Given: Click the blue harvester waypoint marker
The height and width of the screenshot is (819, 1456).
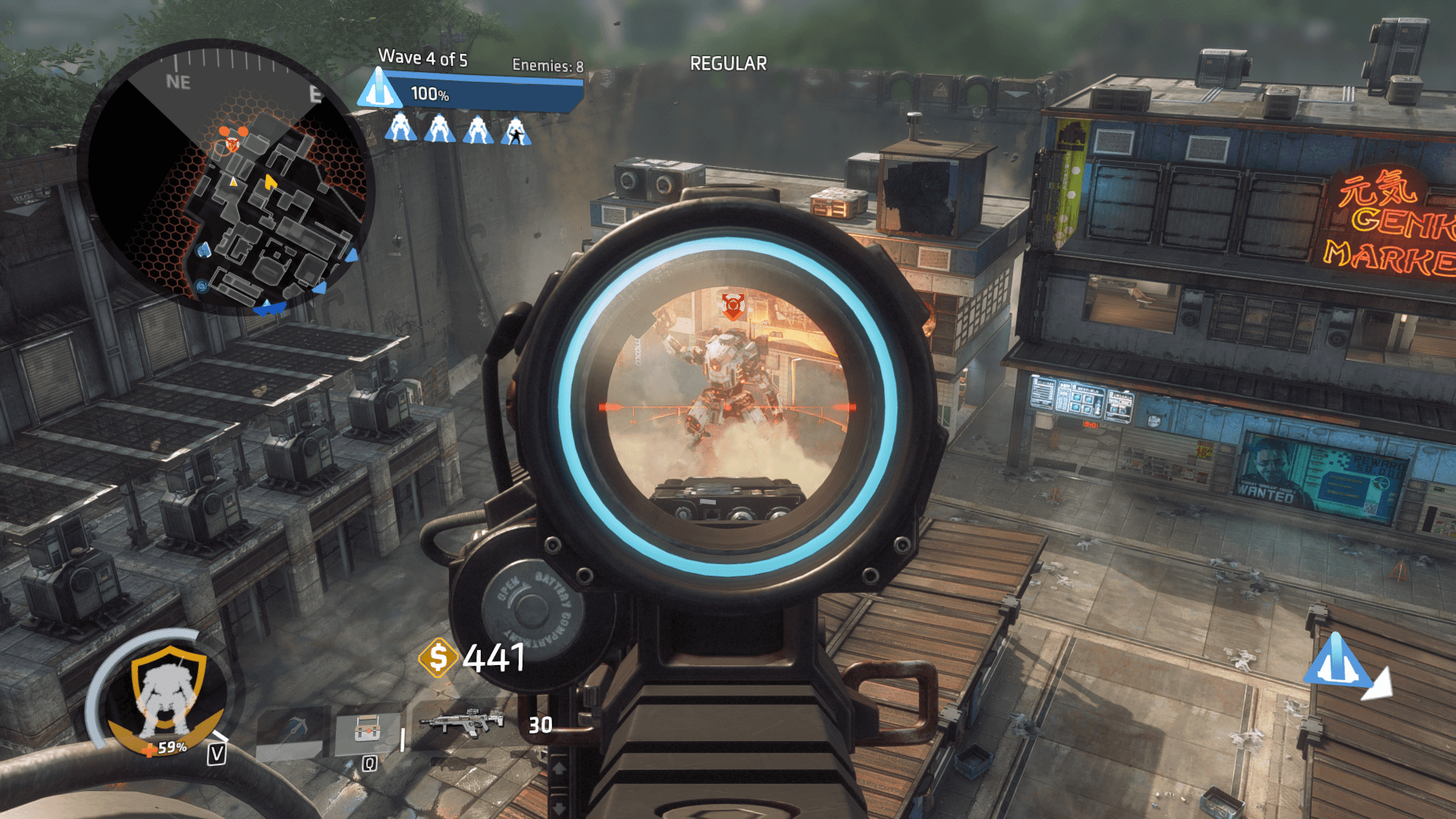Looking at the screenshot, I should click(x=1338, y=661).
